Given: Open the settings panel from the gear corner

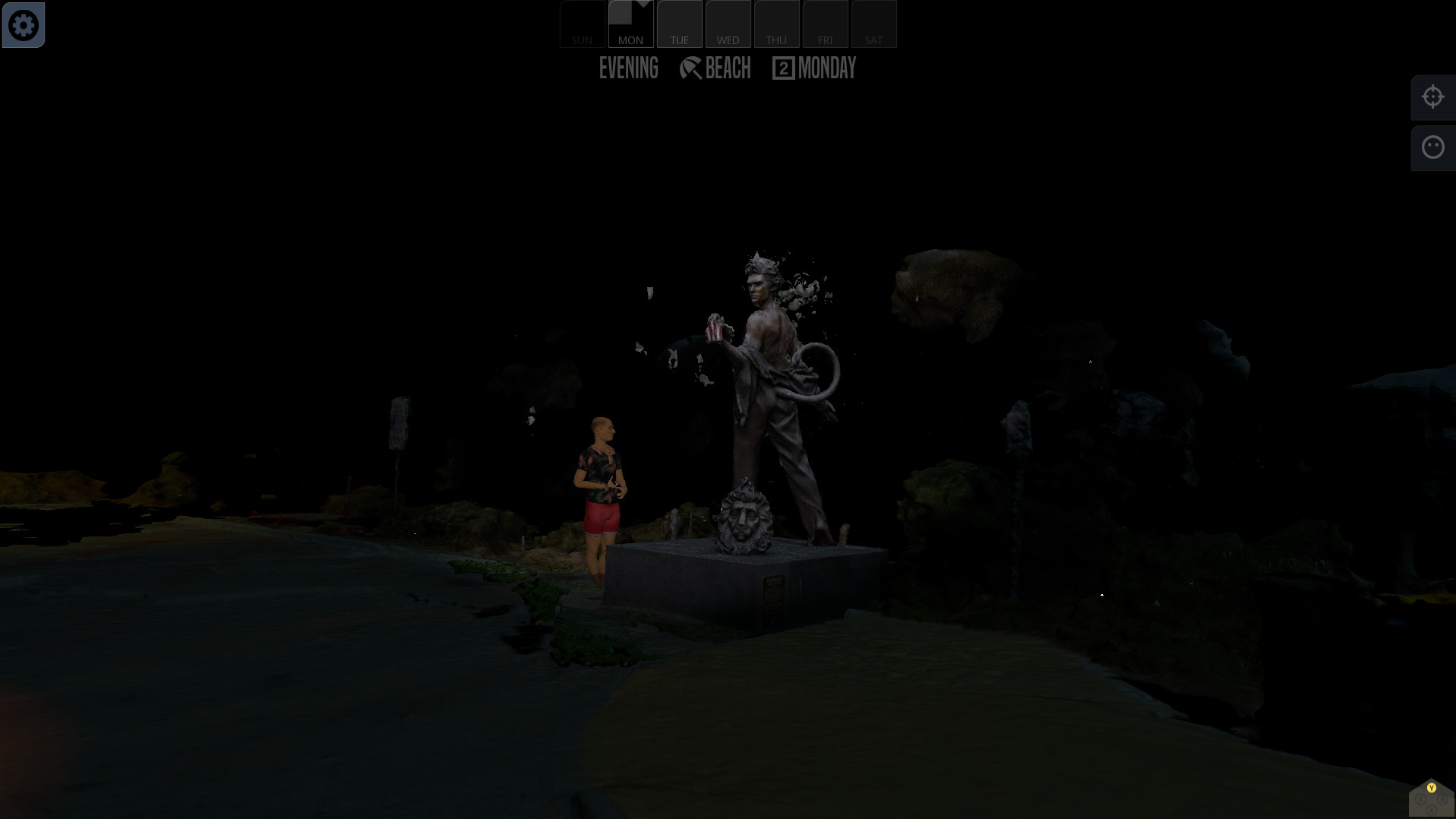Looking at the screenshot, I should [24, 24].
